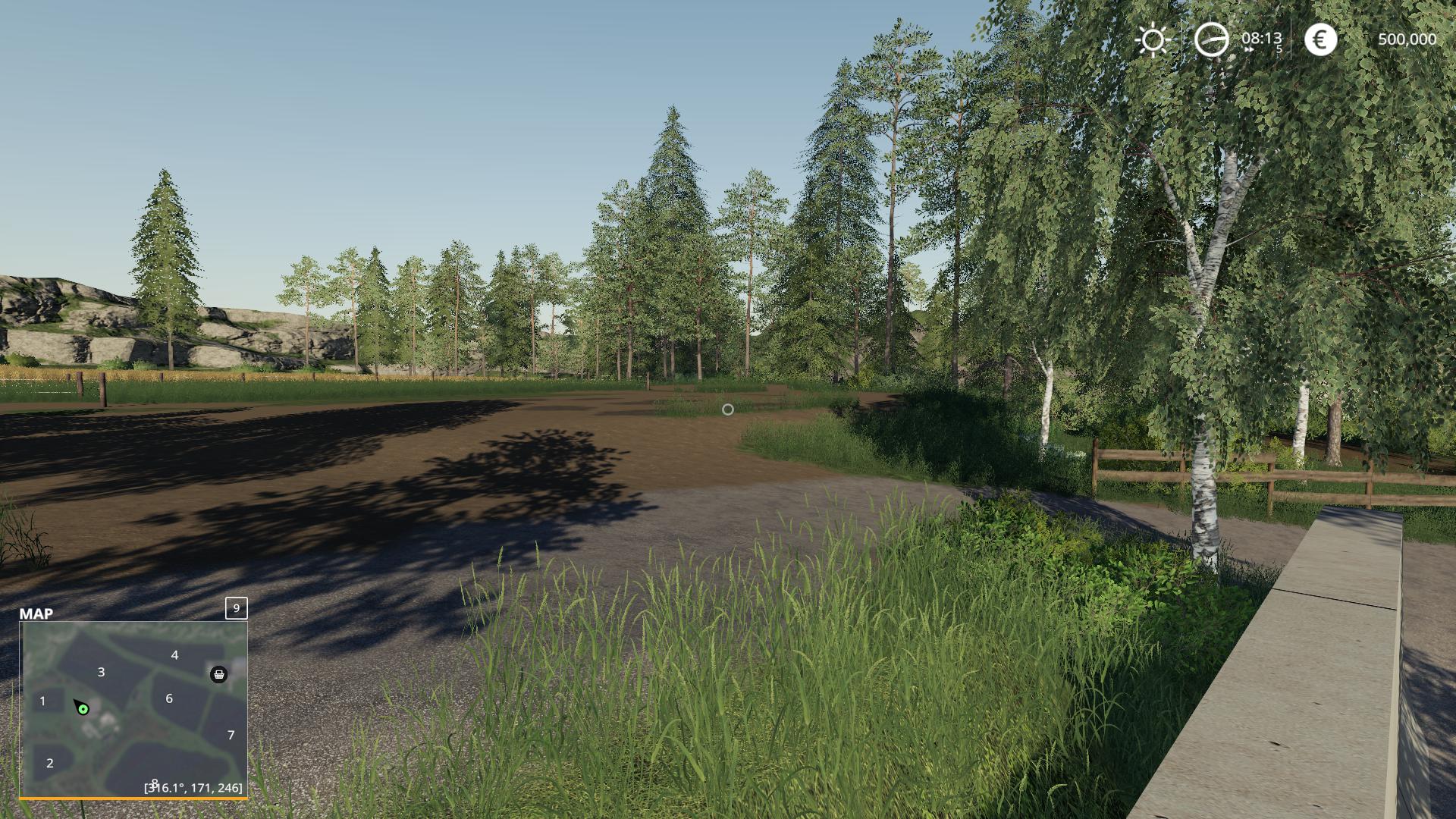Click the euro money icon

pos(1320,39)
